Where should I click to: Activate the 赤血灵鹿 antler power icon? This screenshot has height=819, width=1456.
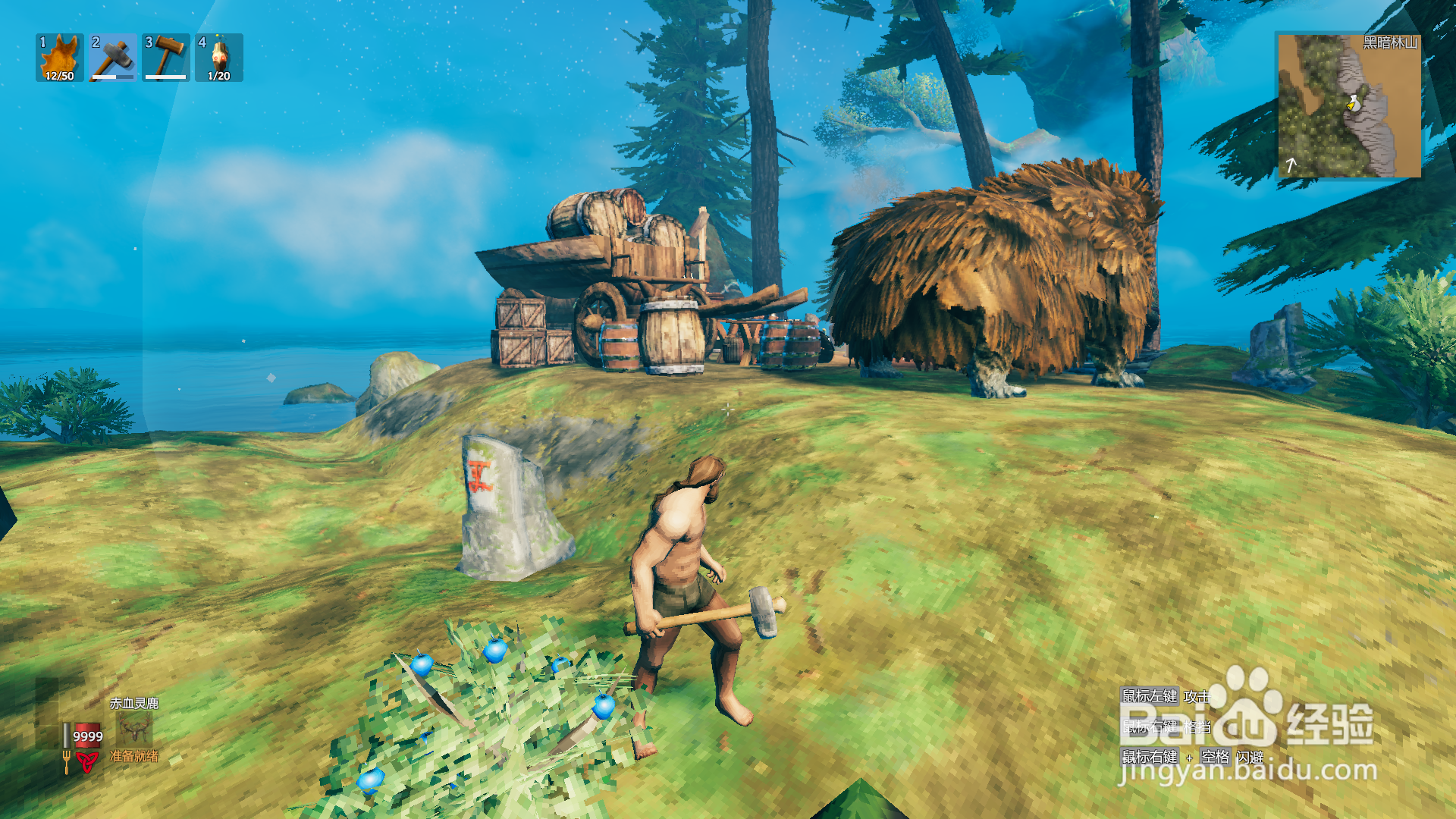[135, 730]
